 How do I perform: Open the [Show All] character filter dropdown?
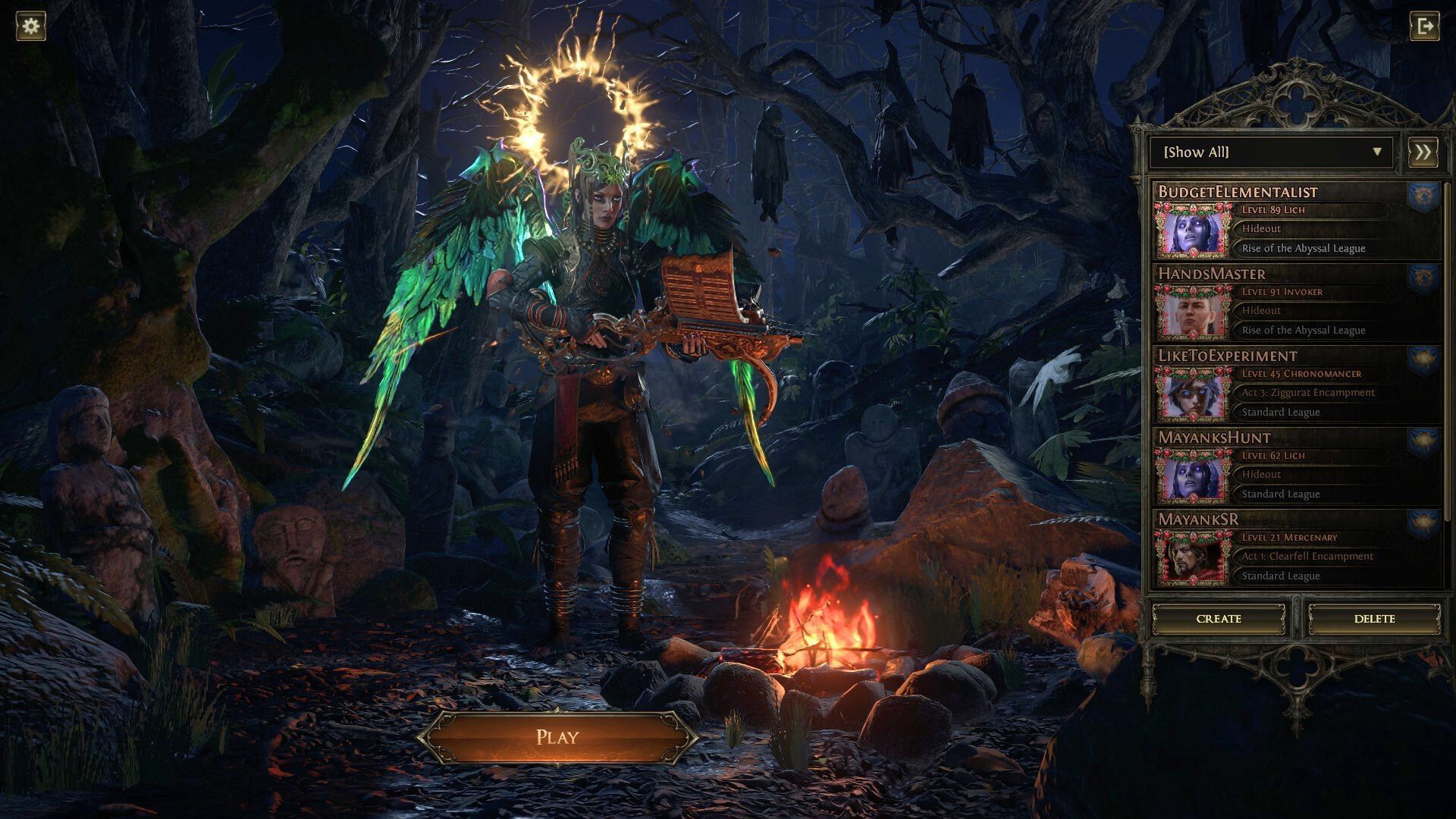(1266, 152)
